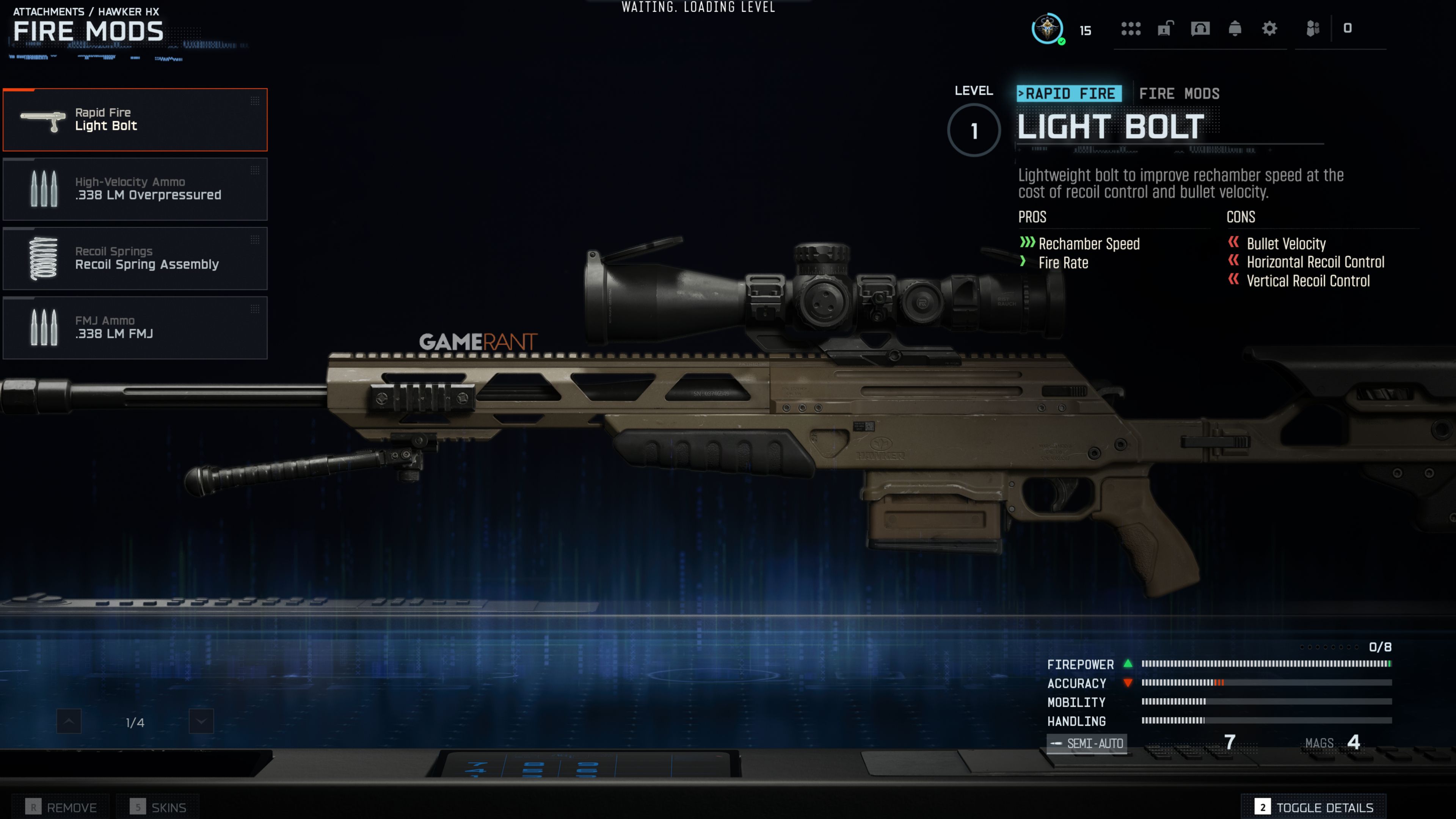Equip the Recoil Spring Assembly mod
Viewport: 1456px width, 819px height.
tap(135, 258)
